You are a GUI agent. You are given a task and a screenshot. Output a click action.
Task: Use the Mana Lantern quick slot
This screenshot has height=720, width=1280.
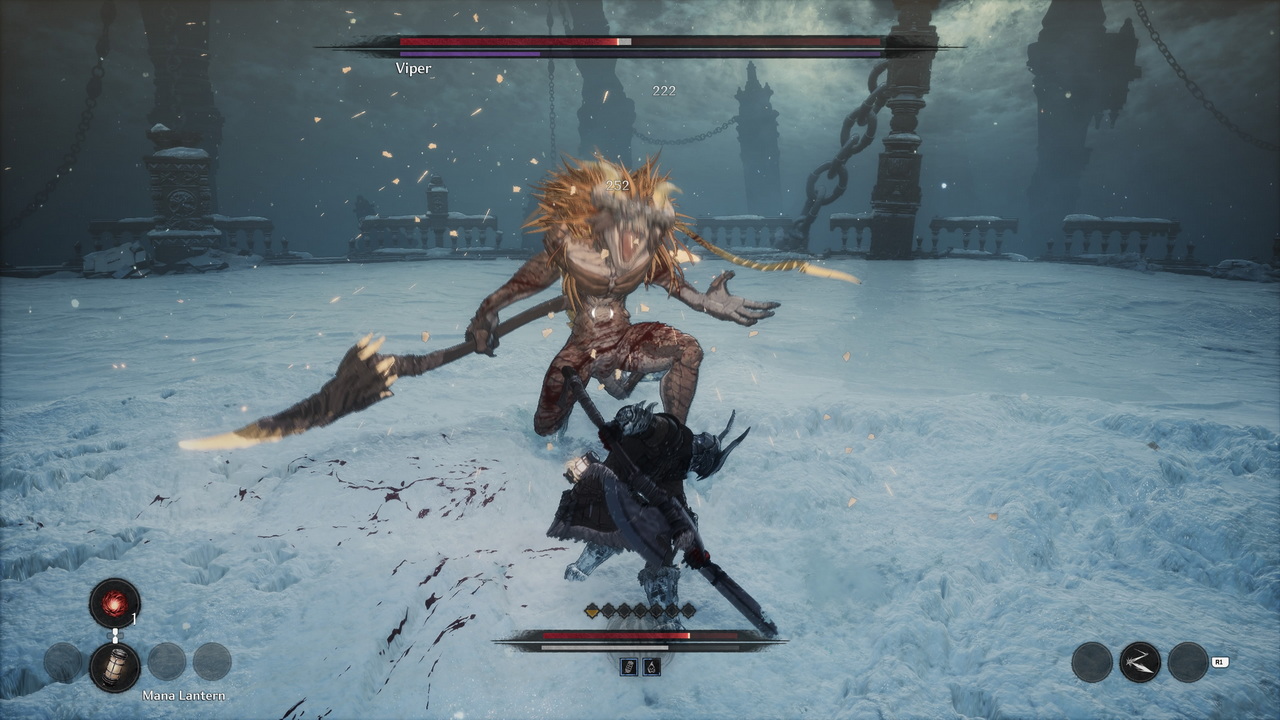(x=114, y=666)
